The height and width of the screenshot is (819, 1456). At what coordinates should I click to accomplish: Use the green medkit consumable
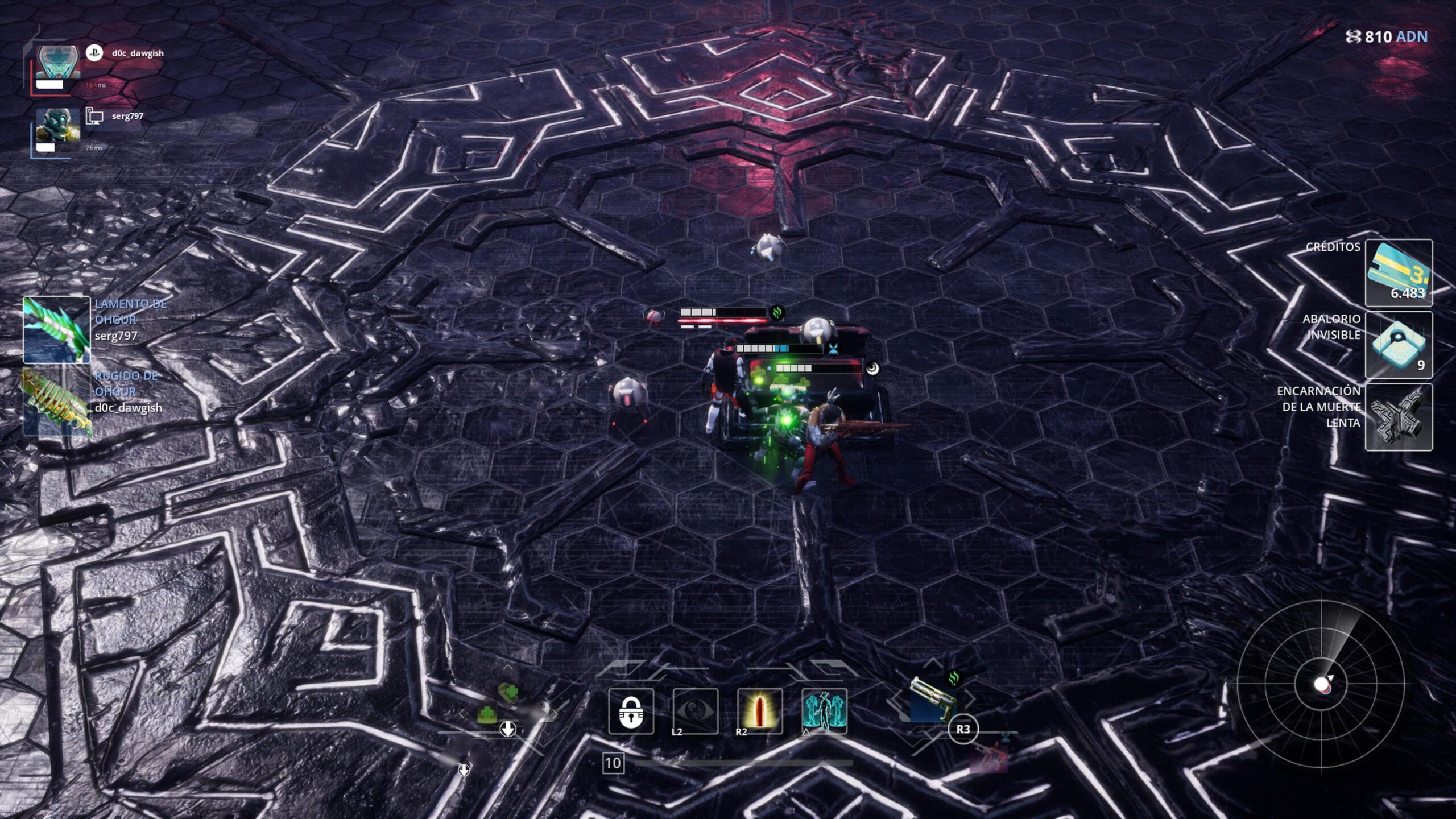(508, 693)
